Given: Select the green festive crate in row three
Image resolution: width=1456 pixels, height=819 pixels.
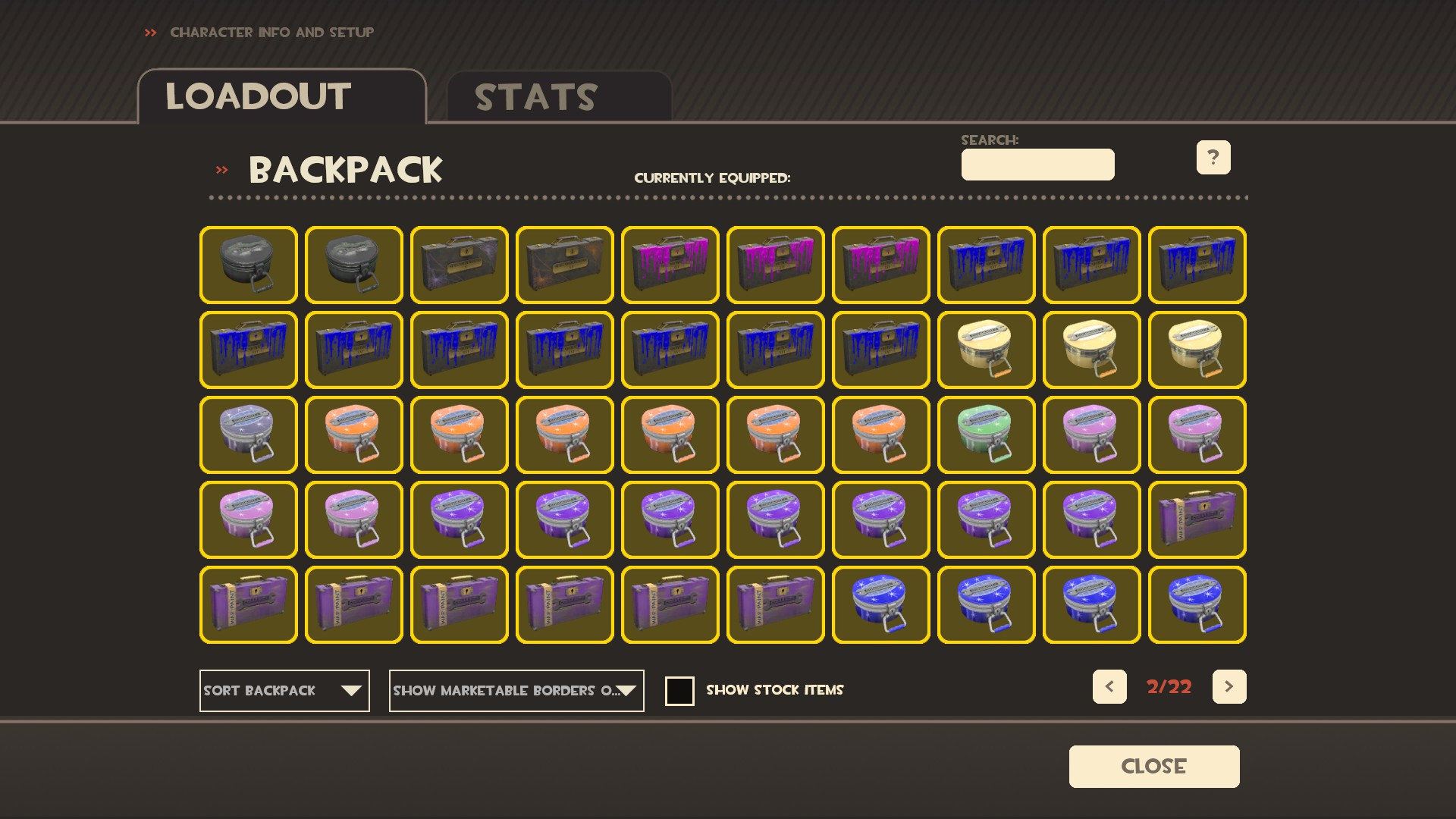Looking at the screenshot, I should tap(986, 435).
